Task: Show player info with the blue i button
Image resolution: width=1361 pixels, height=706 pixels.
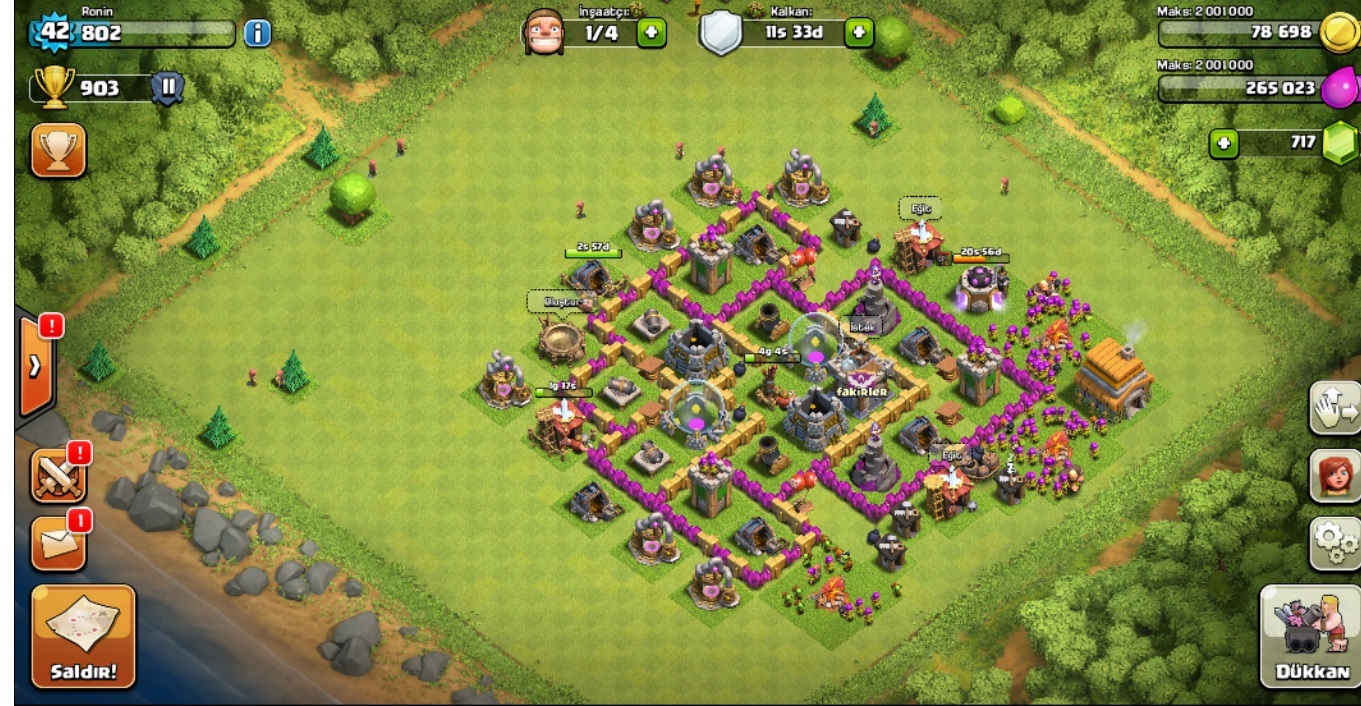Action: point(257,33)
